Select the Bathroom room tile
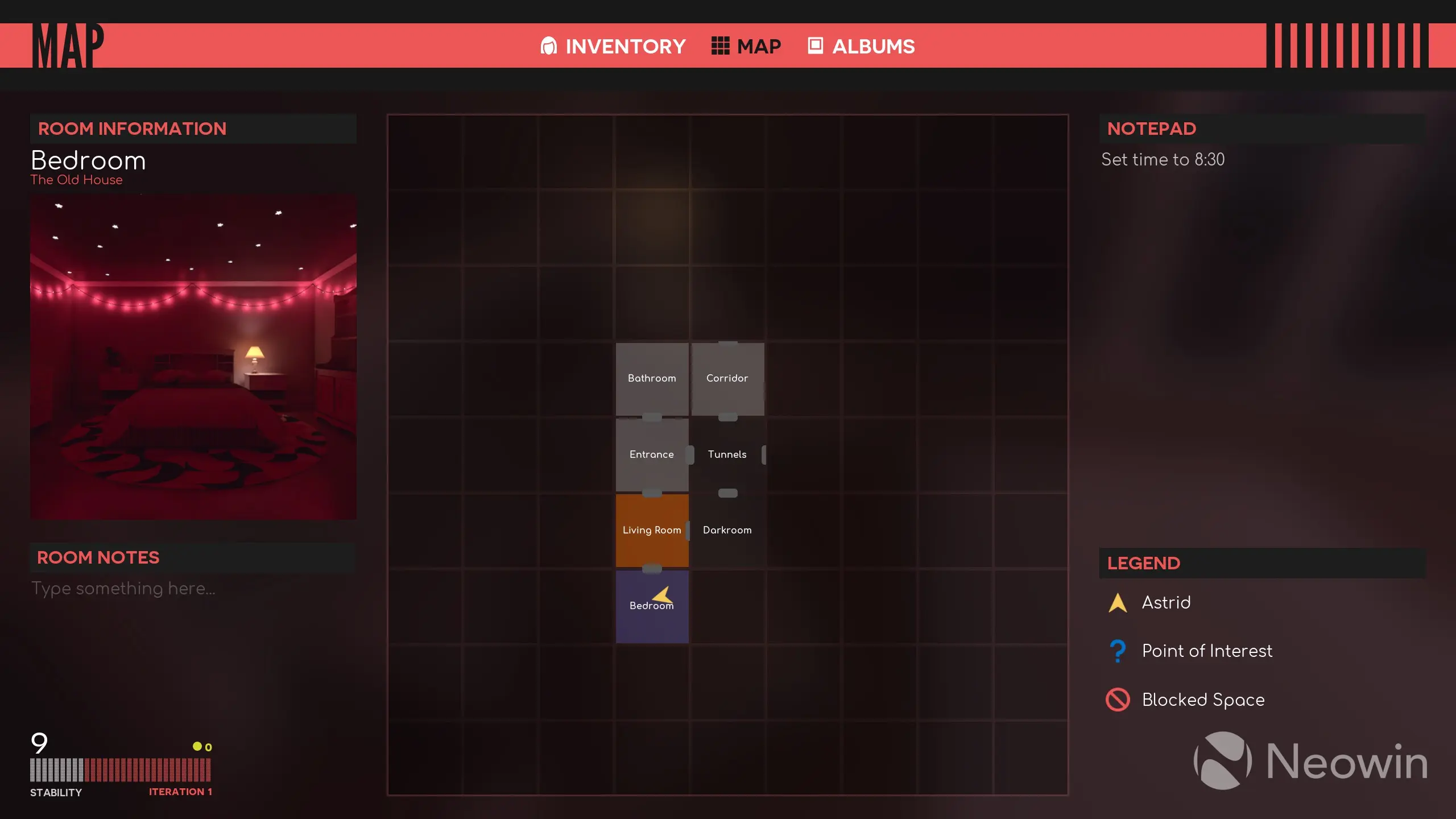 click(x=652, y=379)
